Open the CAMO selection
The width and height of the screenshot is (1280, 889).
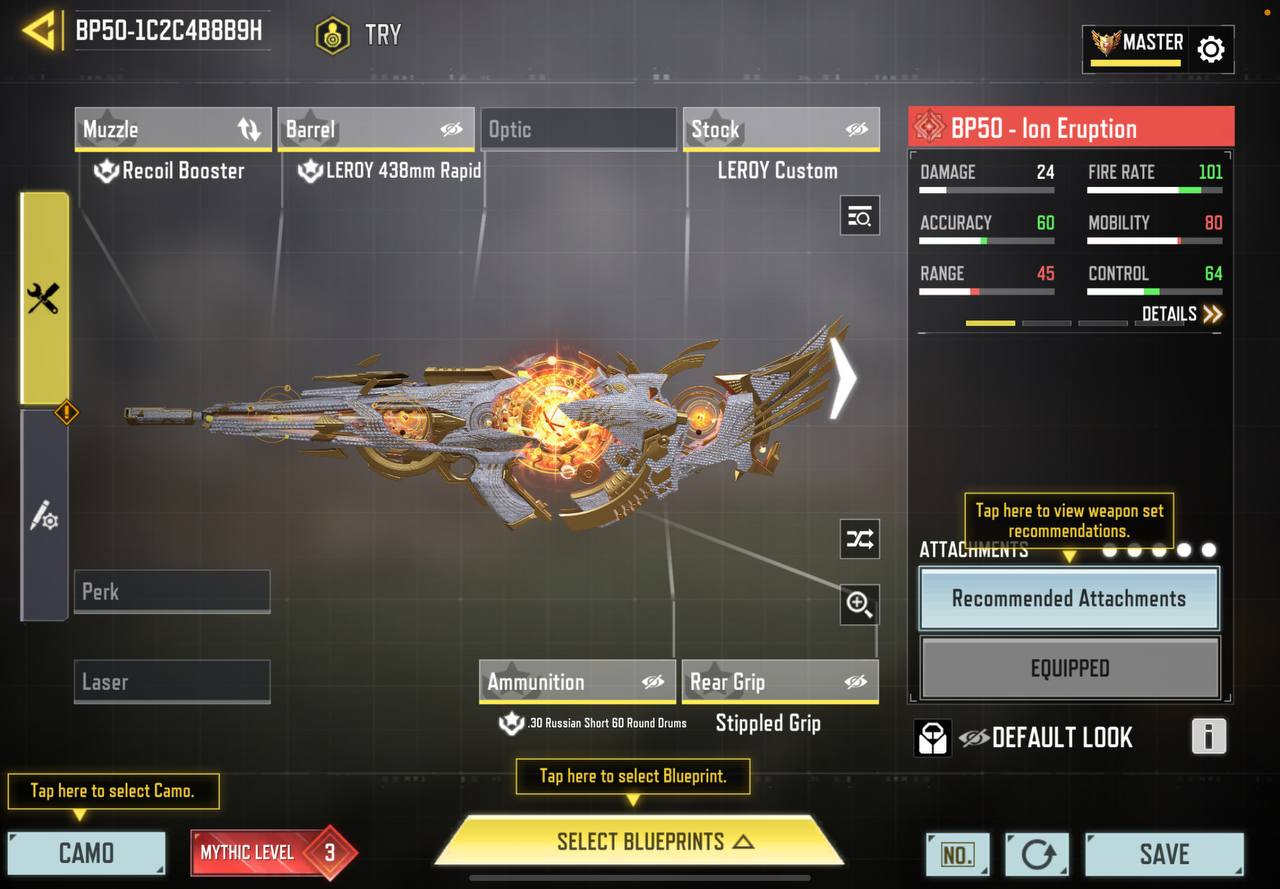[86, 853]
